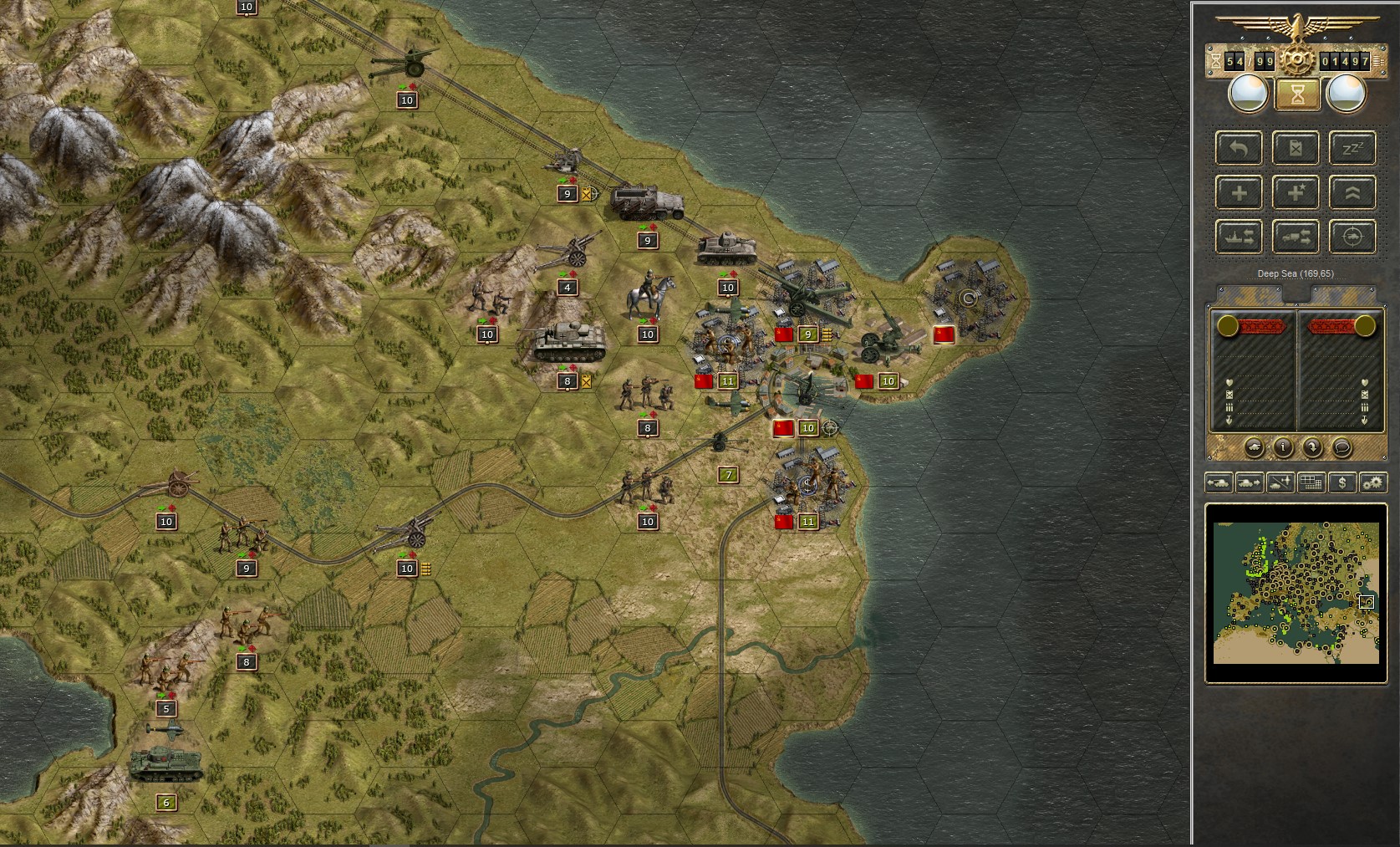This screenshot has height=847, width=1400.
Task: Reinforce the unit with the plus icon
Action: [x=1239, y=193]
